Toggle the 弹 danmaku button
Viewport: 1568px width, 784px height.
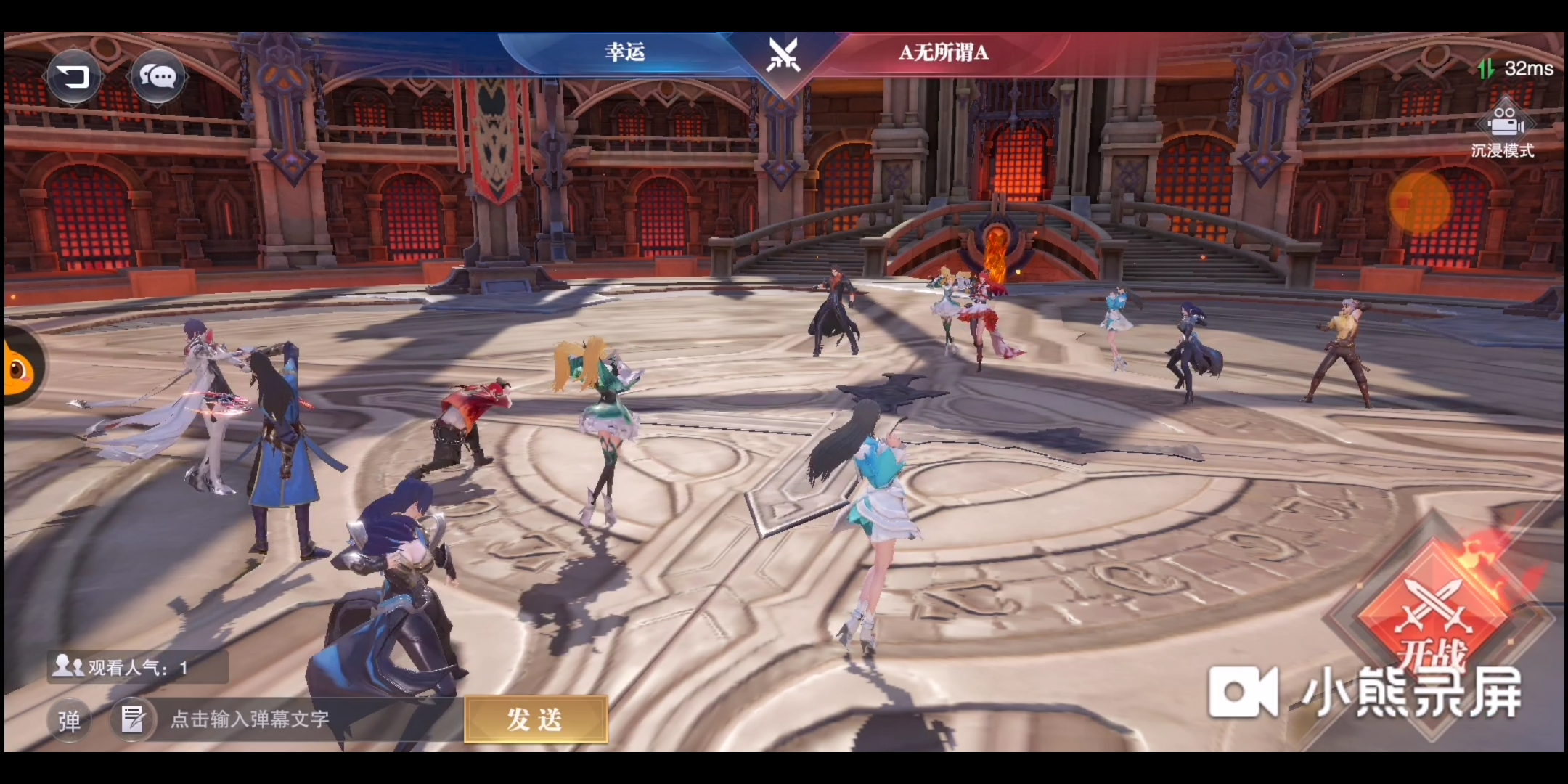click(x=69, y=720)
